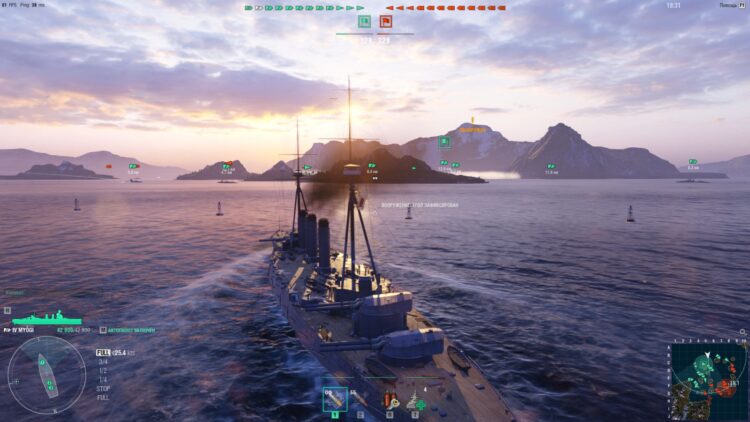Set engine speed to 3/4

[x=102, y=362]
